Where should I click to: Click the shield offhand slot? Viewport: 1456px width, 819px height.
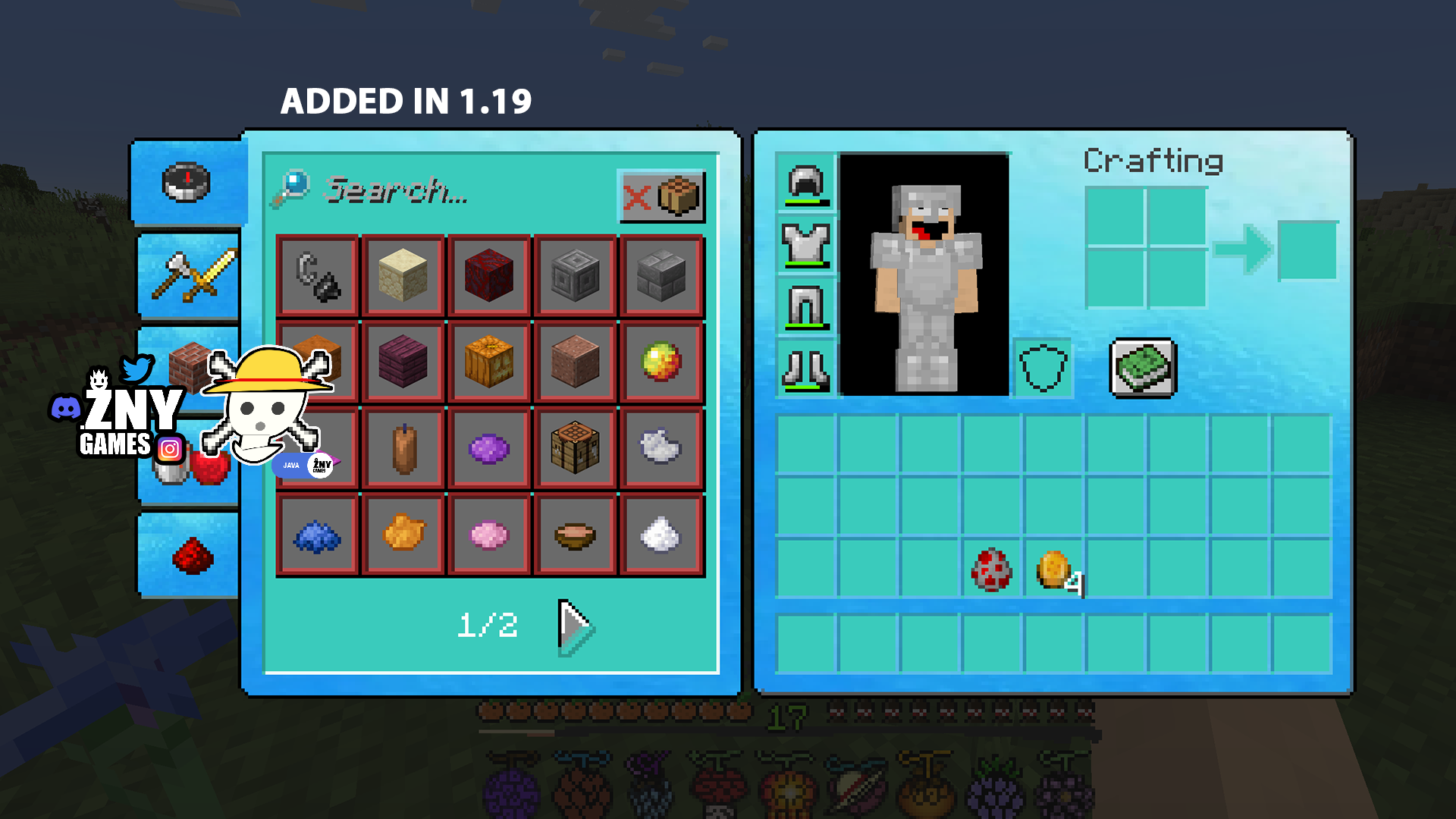[x=1043, y=369]
